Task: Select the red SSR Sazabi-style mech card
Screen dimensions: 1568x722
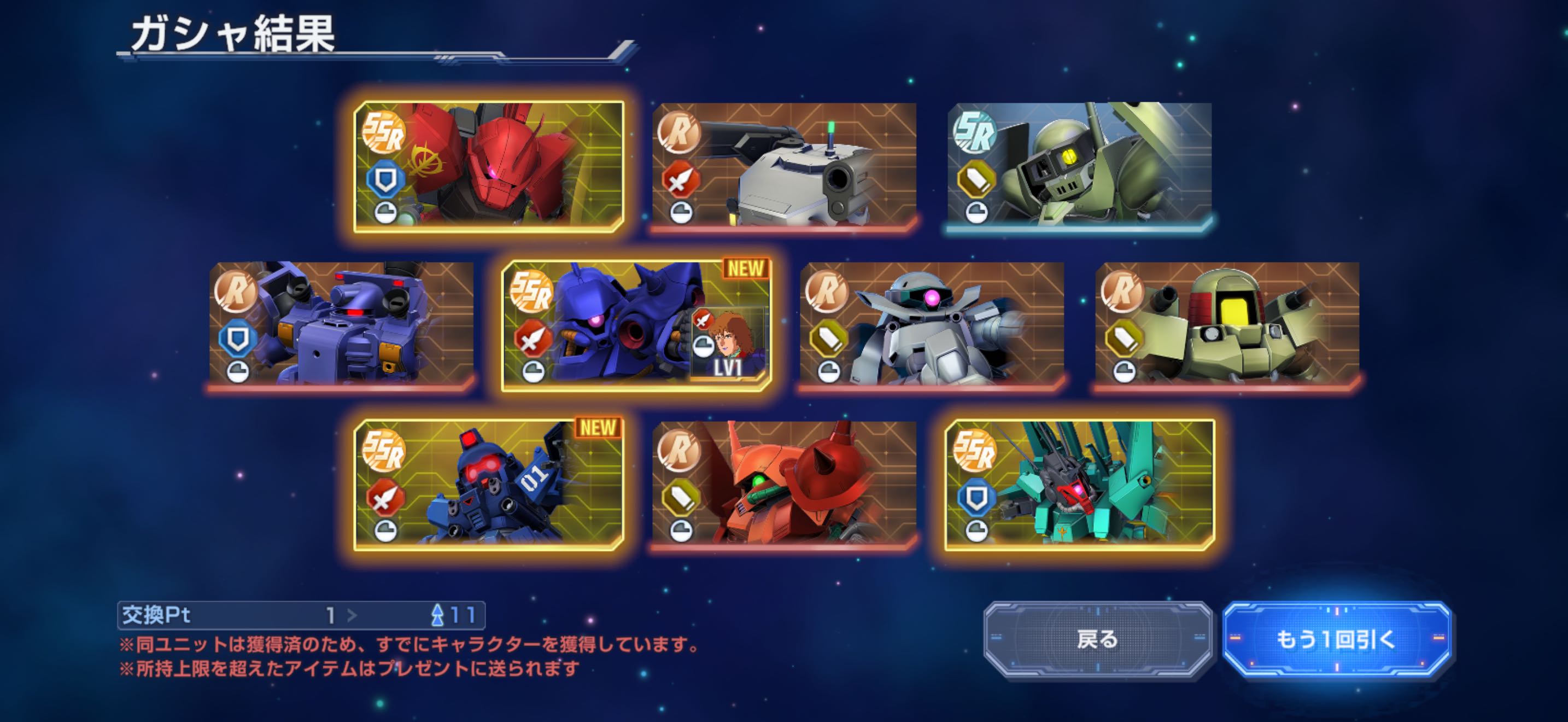Action: click(x=489, y=166)
